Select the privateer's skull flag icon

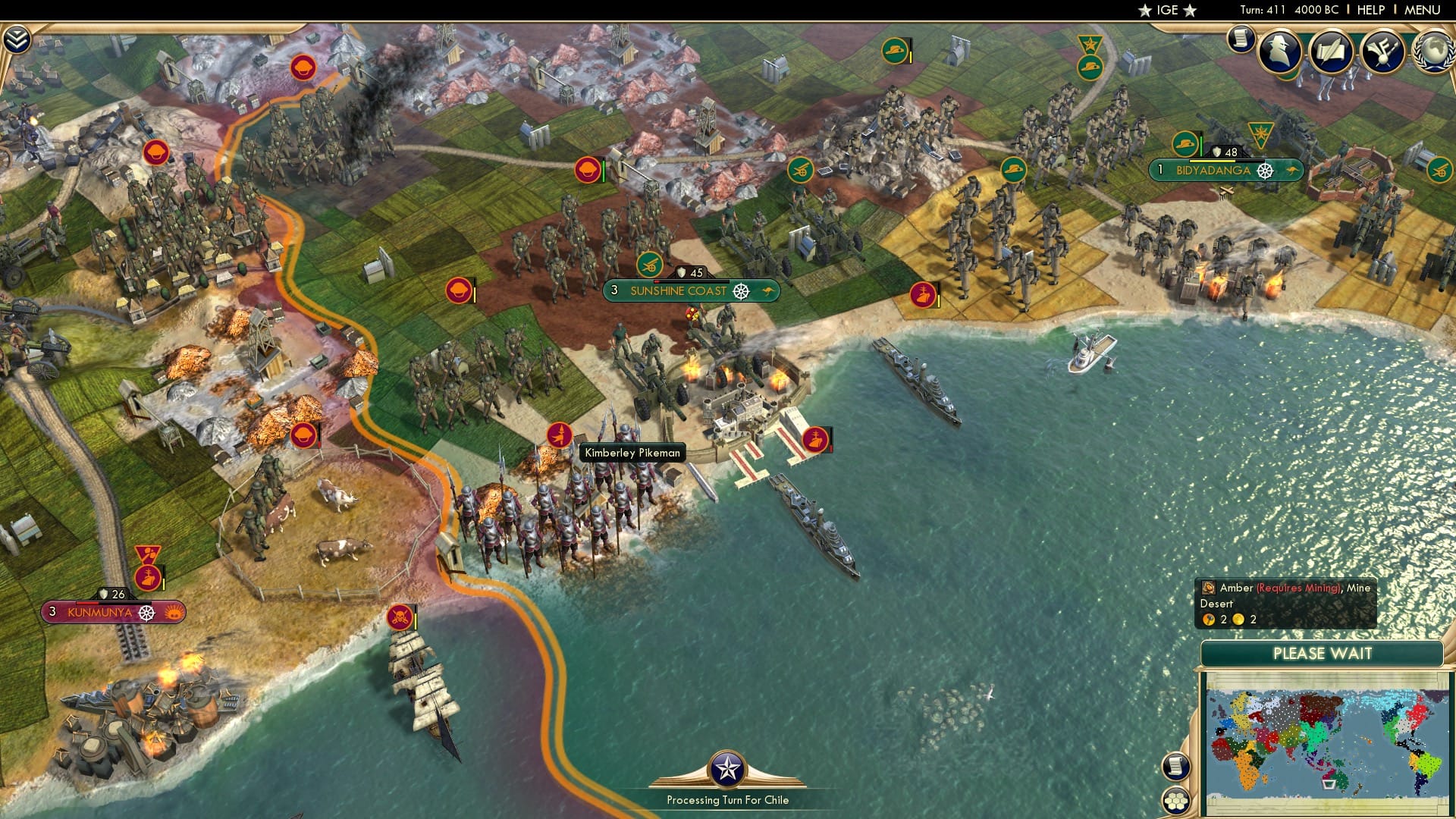coord(402,618)
